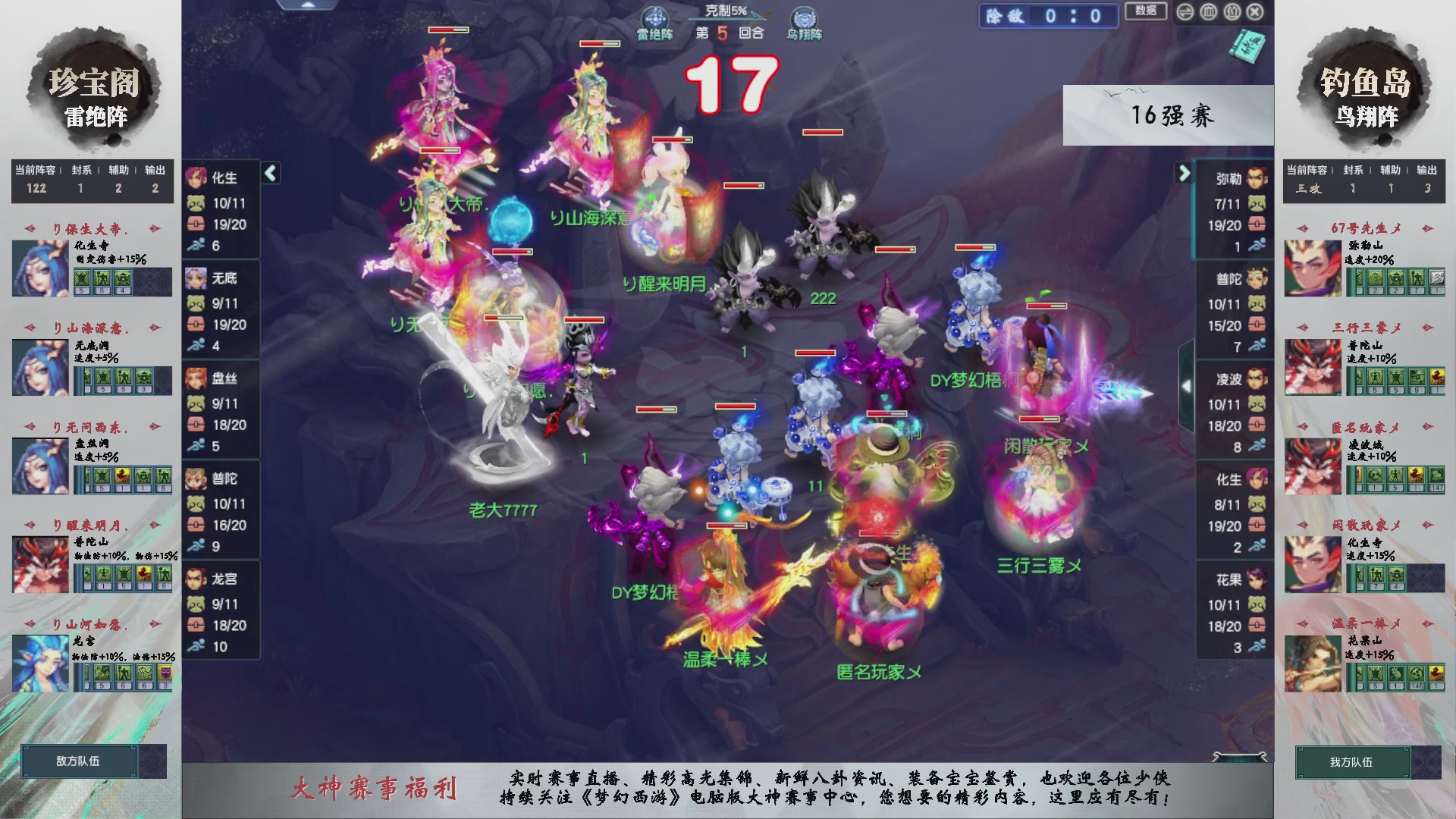Collapse the left team panel via chevron
Screen dimensions: 1456x819
[269, 173]
